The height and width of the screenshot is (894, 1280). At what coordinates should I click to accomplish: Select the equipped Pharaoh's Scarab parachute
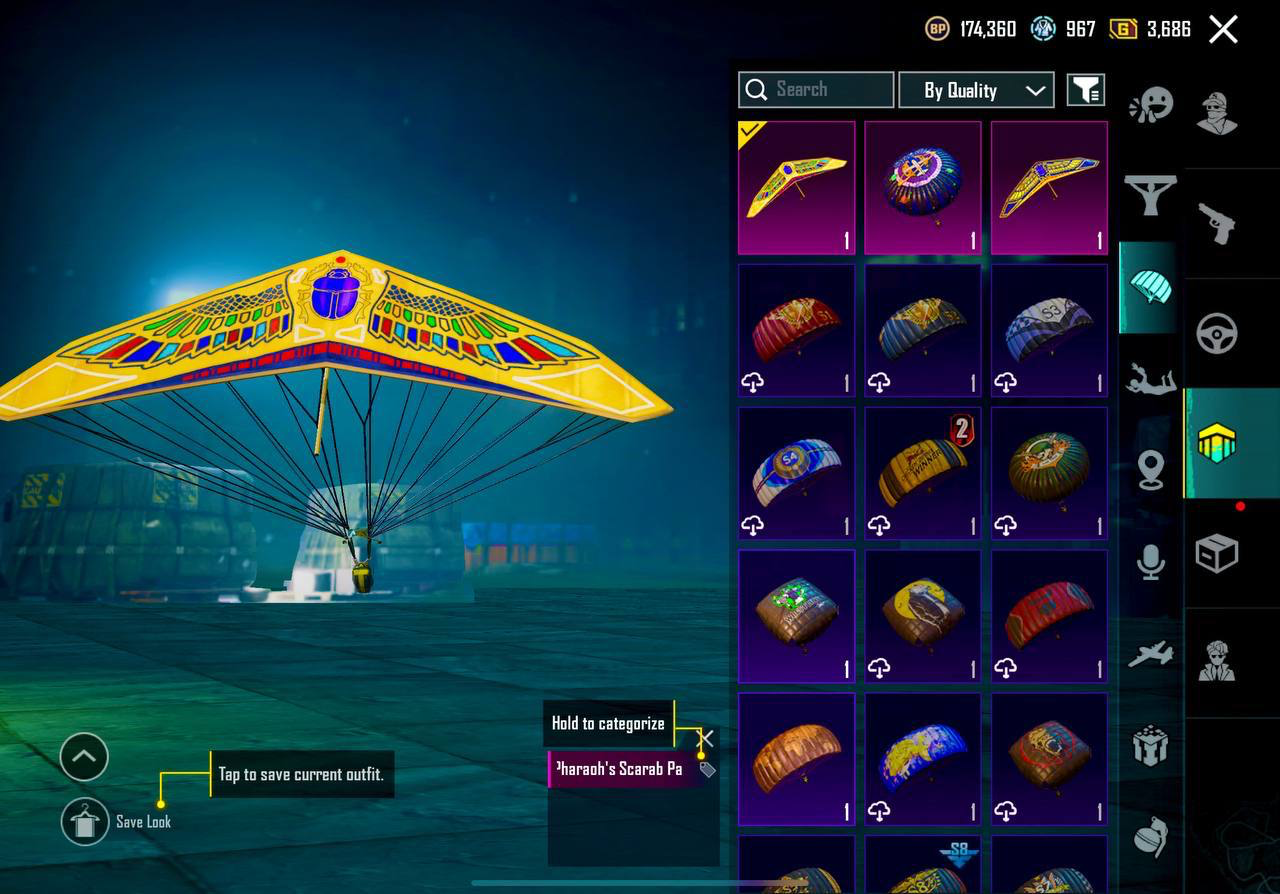797,188
